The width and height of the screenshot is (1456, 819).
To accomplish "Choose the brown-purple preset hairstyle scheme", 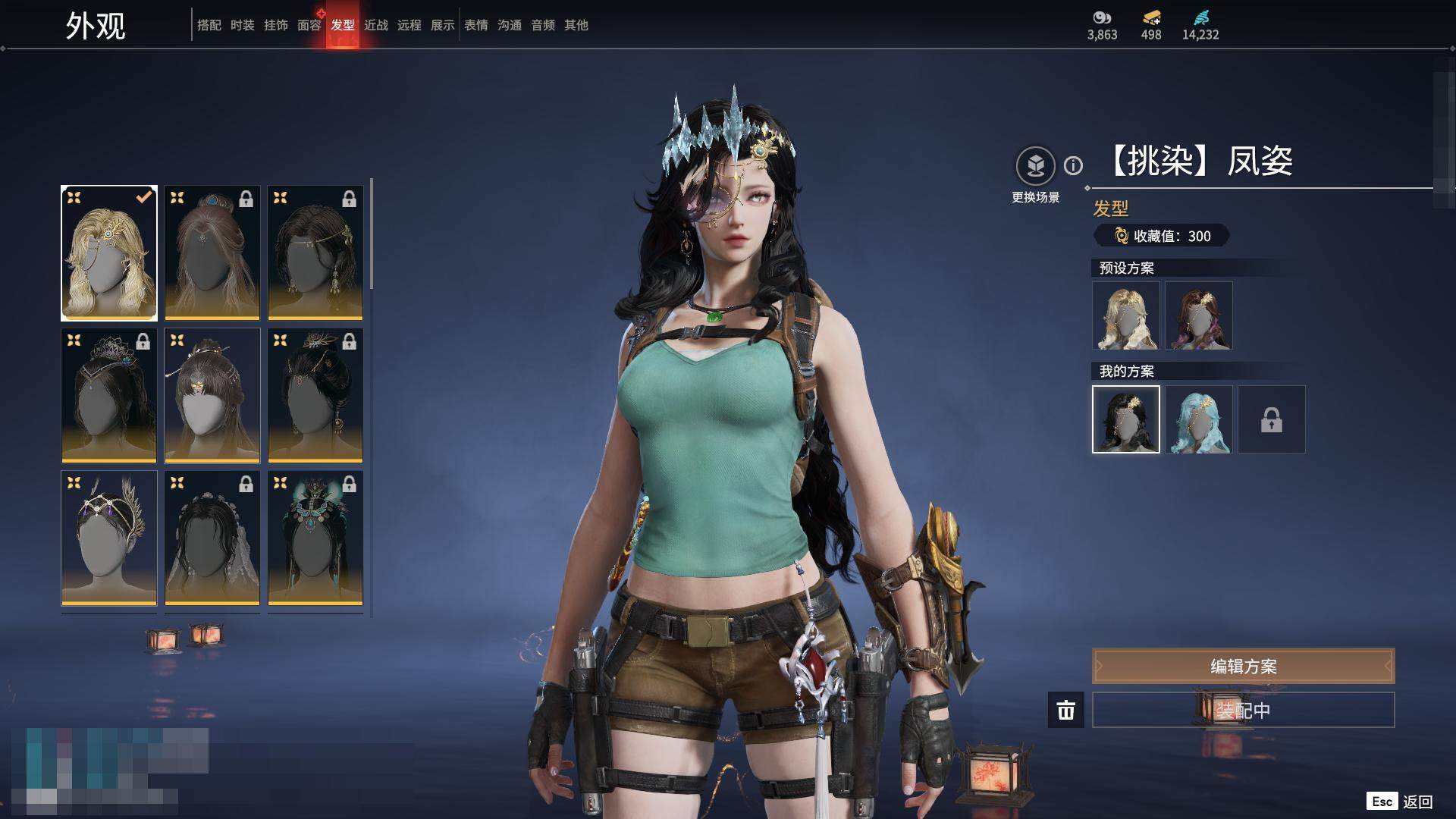I will [1199, 315].
